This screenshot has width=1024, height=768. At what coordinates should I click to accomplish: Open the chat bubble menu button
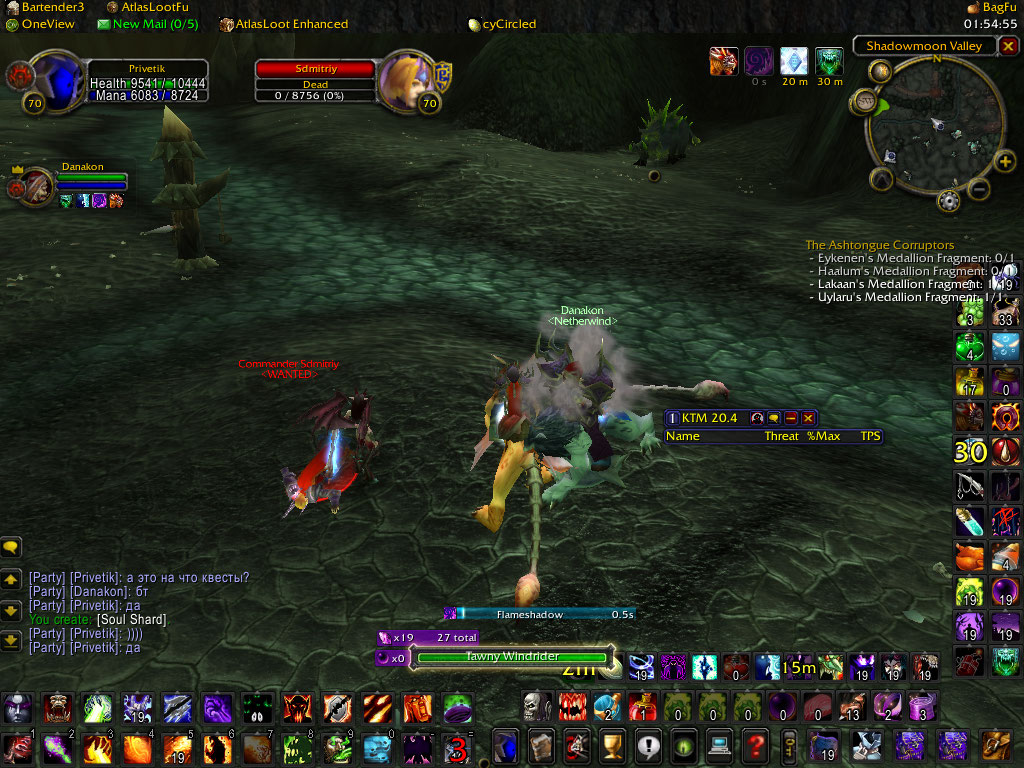pyautogui.click(x=12, y=547)
